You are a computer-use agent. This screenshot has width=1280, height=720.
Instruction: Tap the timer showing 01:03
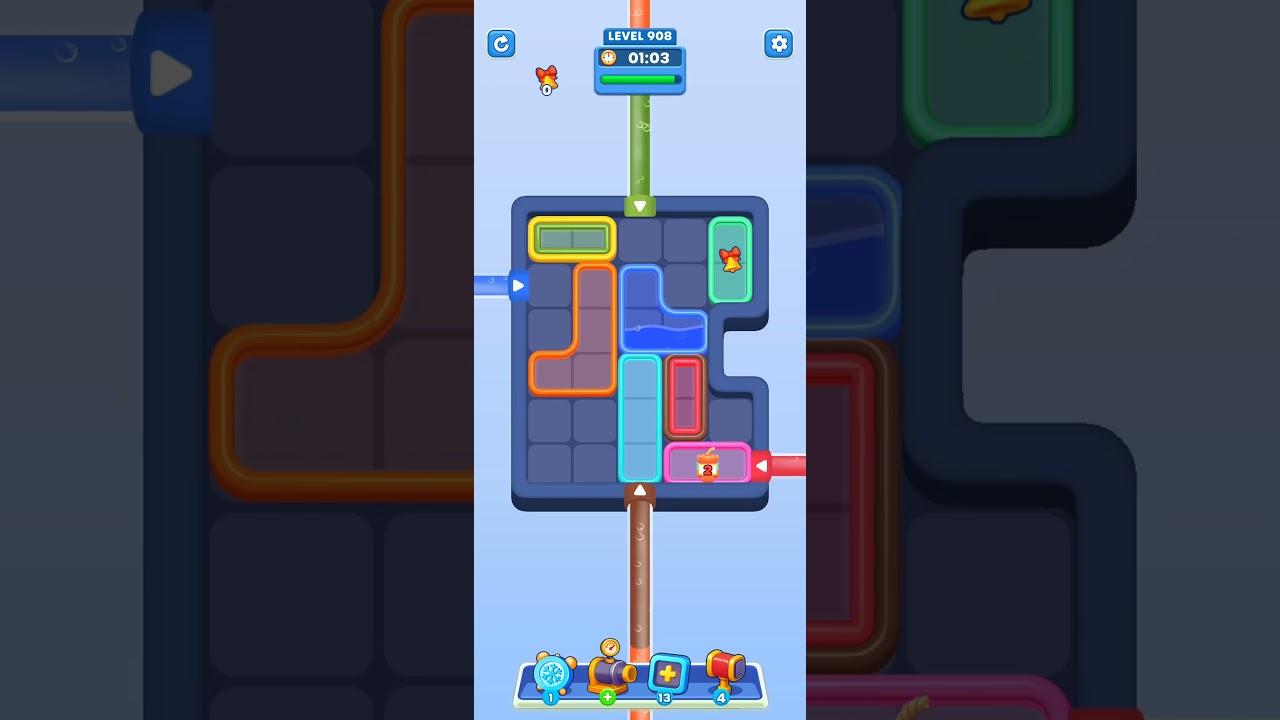pos(648,58)
